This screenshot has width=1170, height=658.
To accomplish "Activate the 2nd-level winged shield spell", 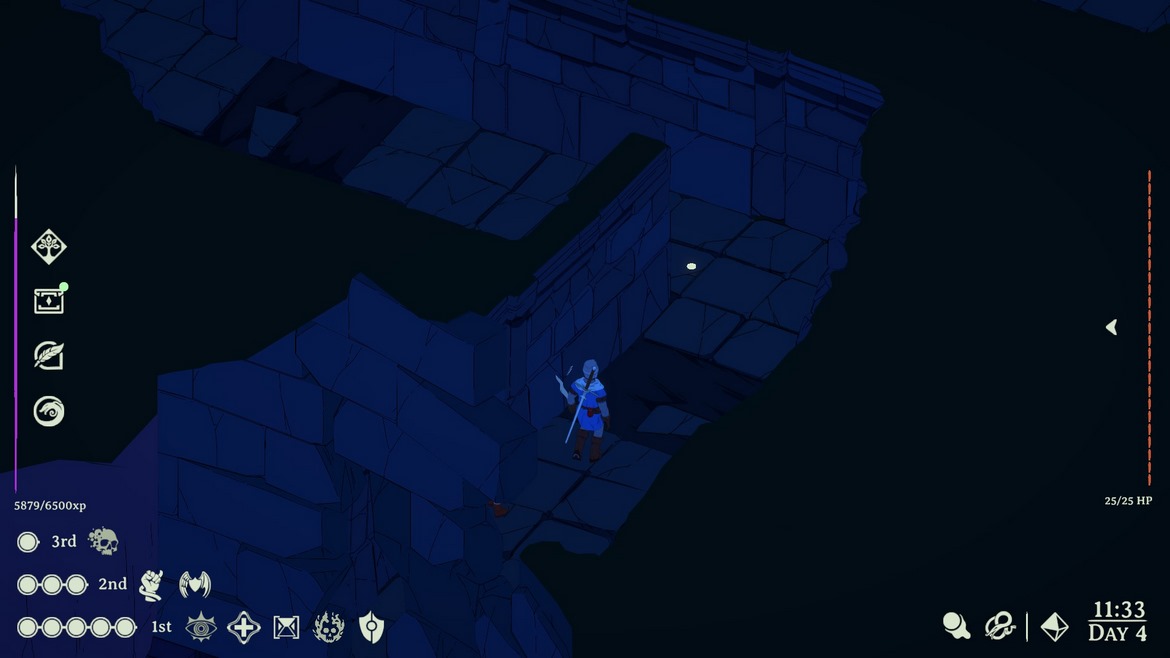I will click(x=194, y=585).
